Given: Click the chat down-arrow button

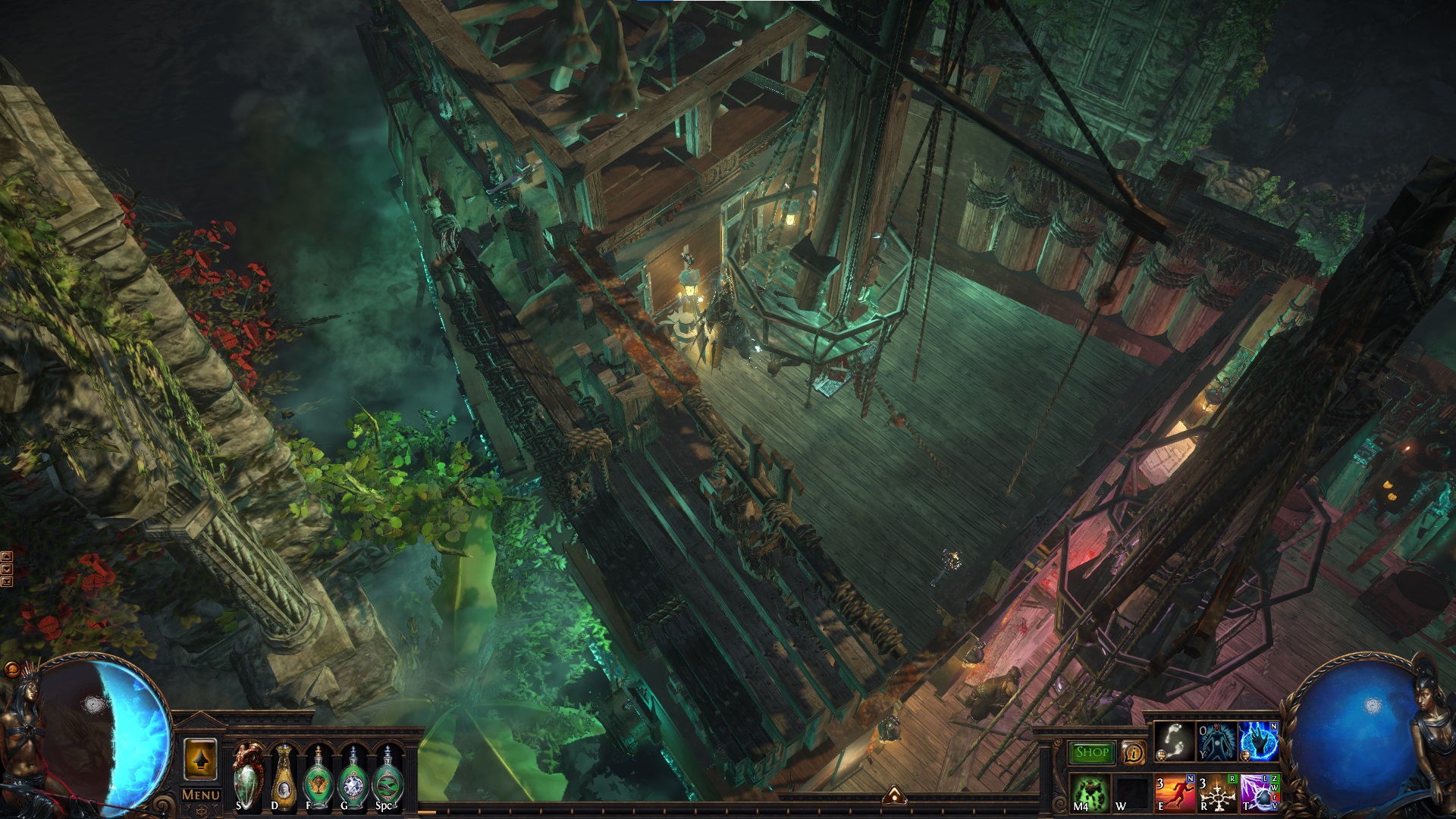Looking at the screenshot, I should (x=7, y=569).
